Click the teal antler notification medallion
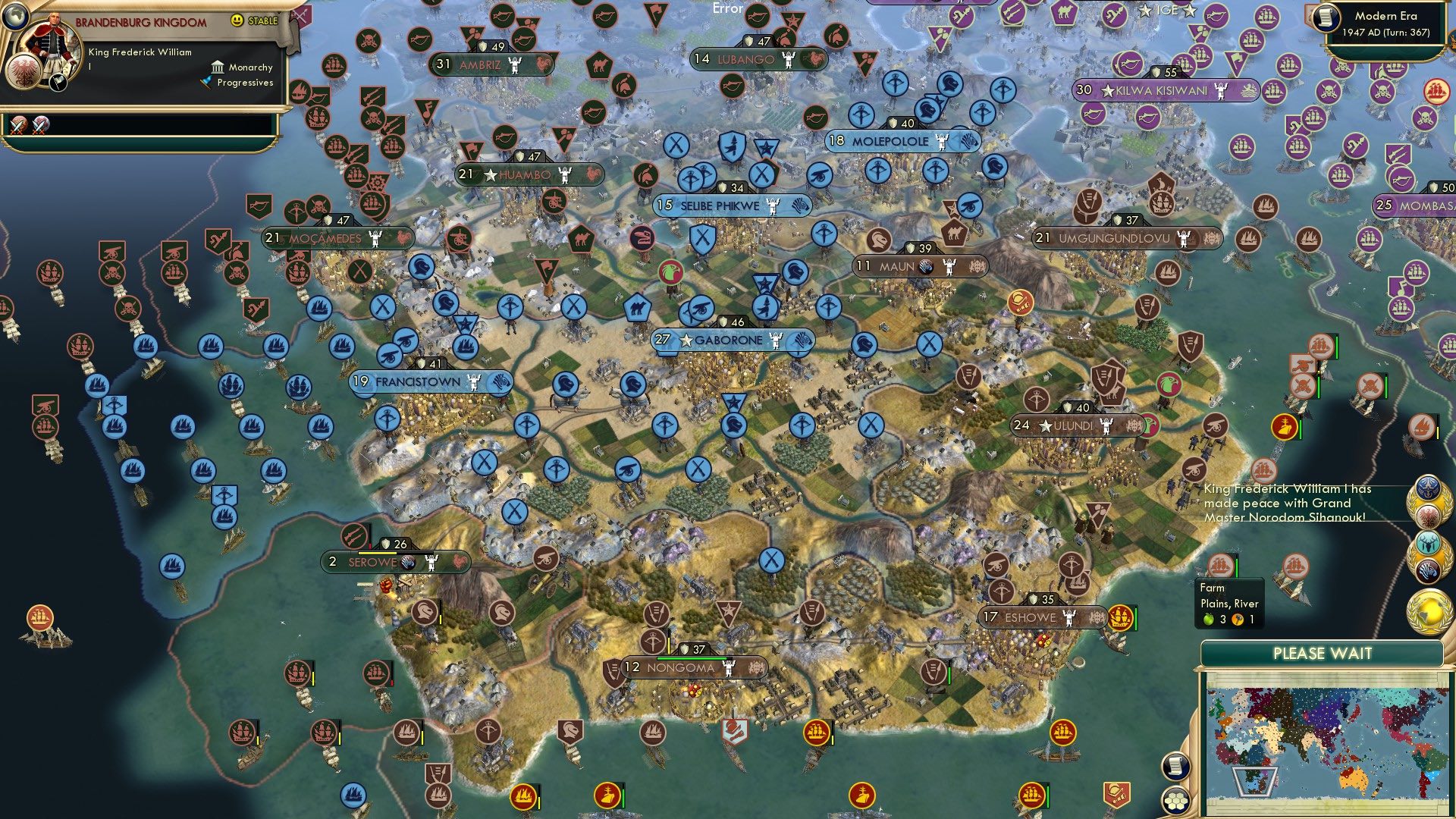 tap(1427, 544)
